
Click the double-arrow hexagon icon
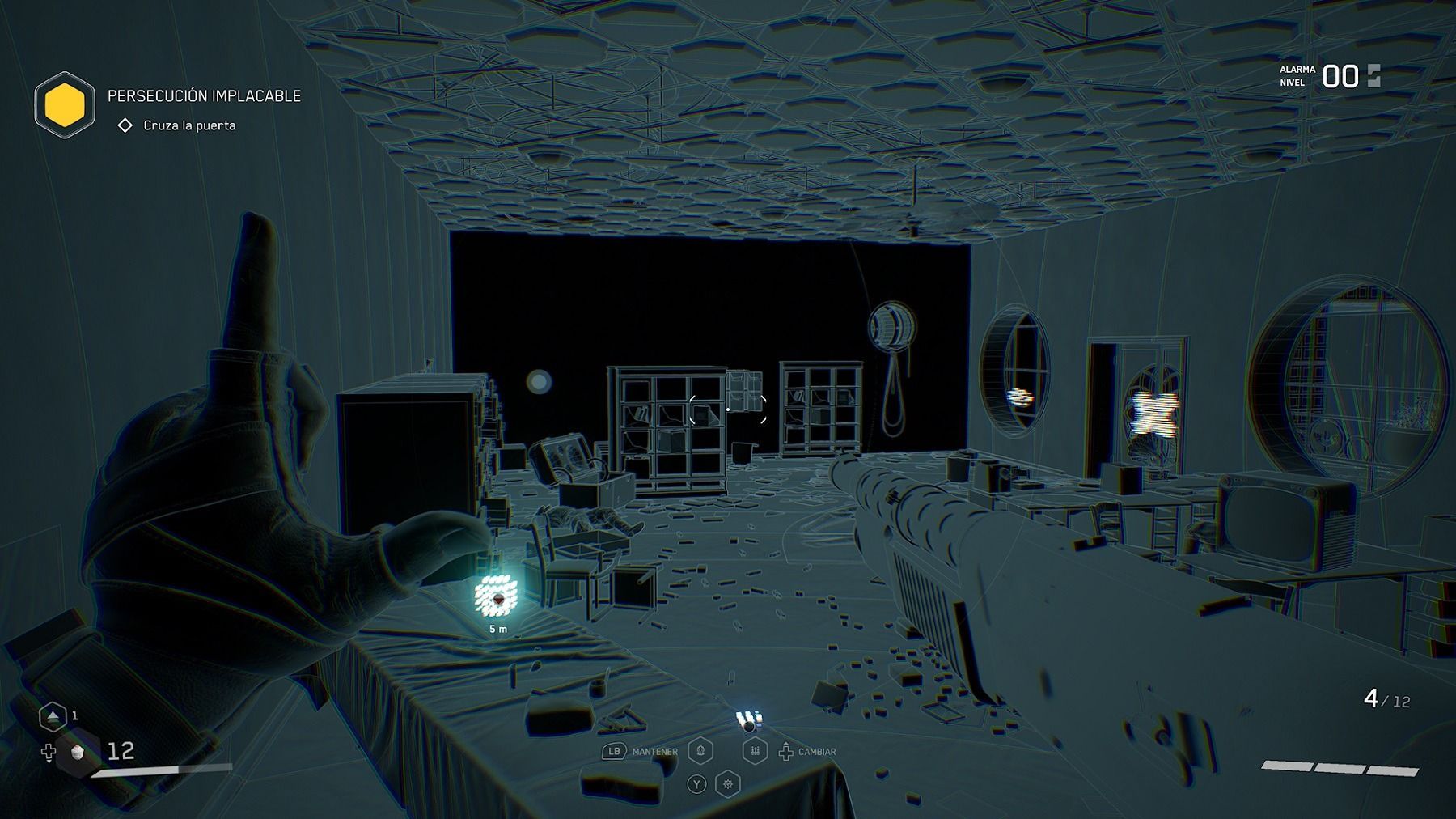point(53,716)
